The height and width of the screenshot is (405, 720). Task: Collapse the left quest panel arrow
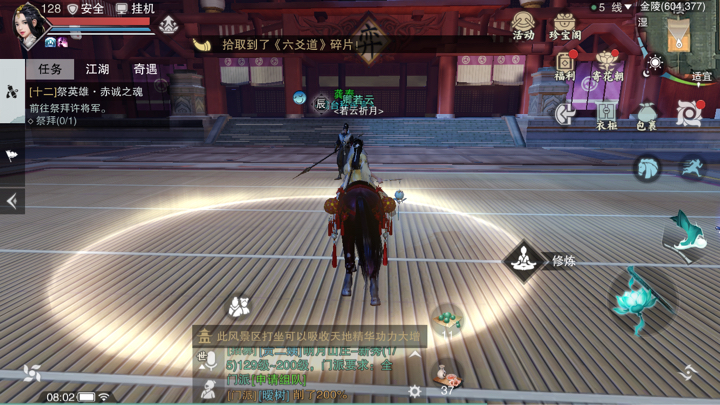tap(11, 201)
